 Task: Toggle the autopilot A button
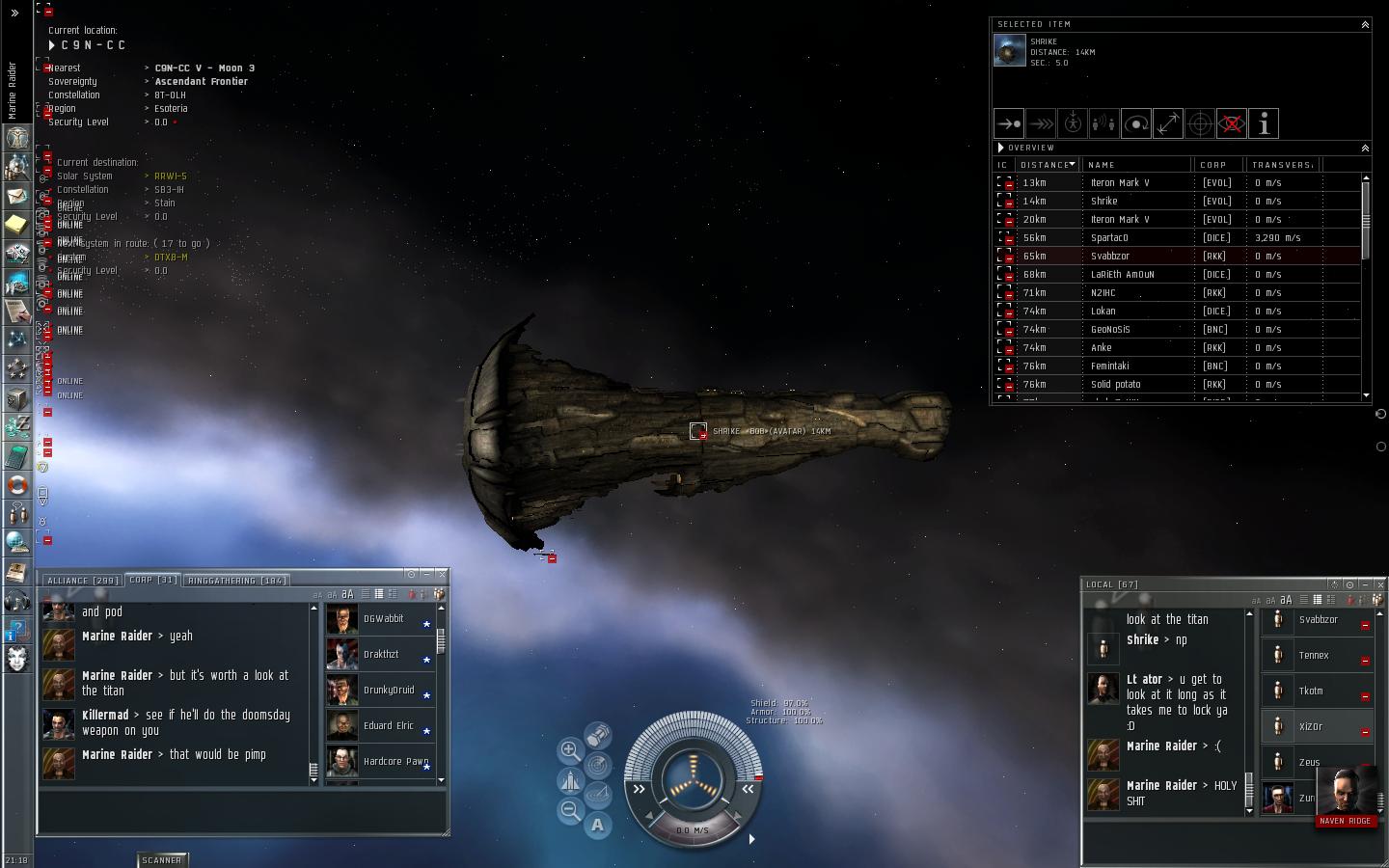(x=598, y=825)
